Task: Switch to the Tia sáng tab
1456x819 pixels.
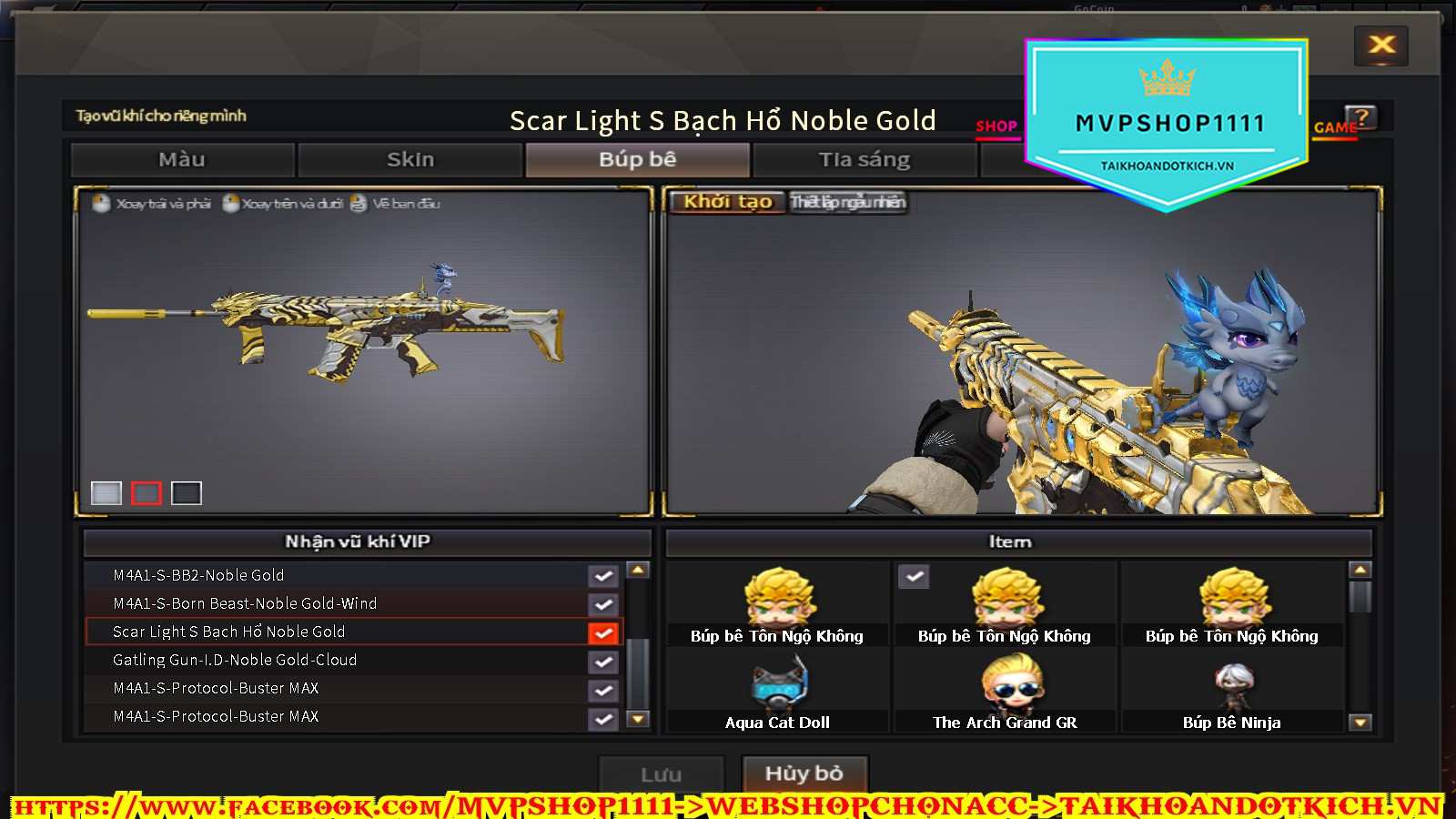Action: click(x=864, y=160)
